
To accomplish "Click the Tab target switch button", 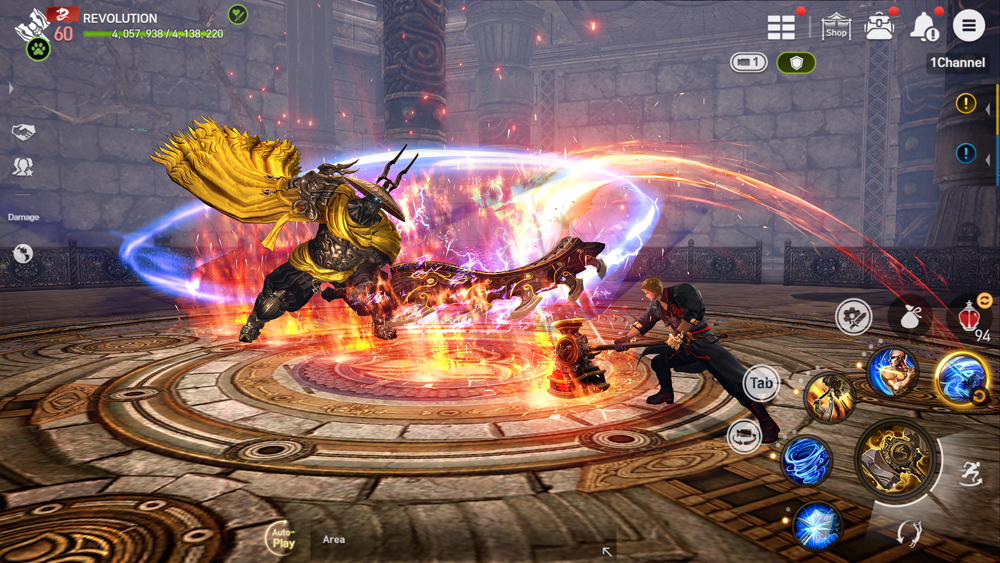I will [x=761, y=383].
